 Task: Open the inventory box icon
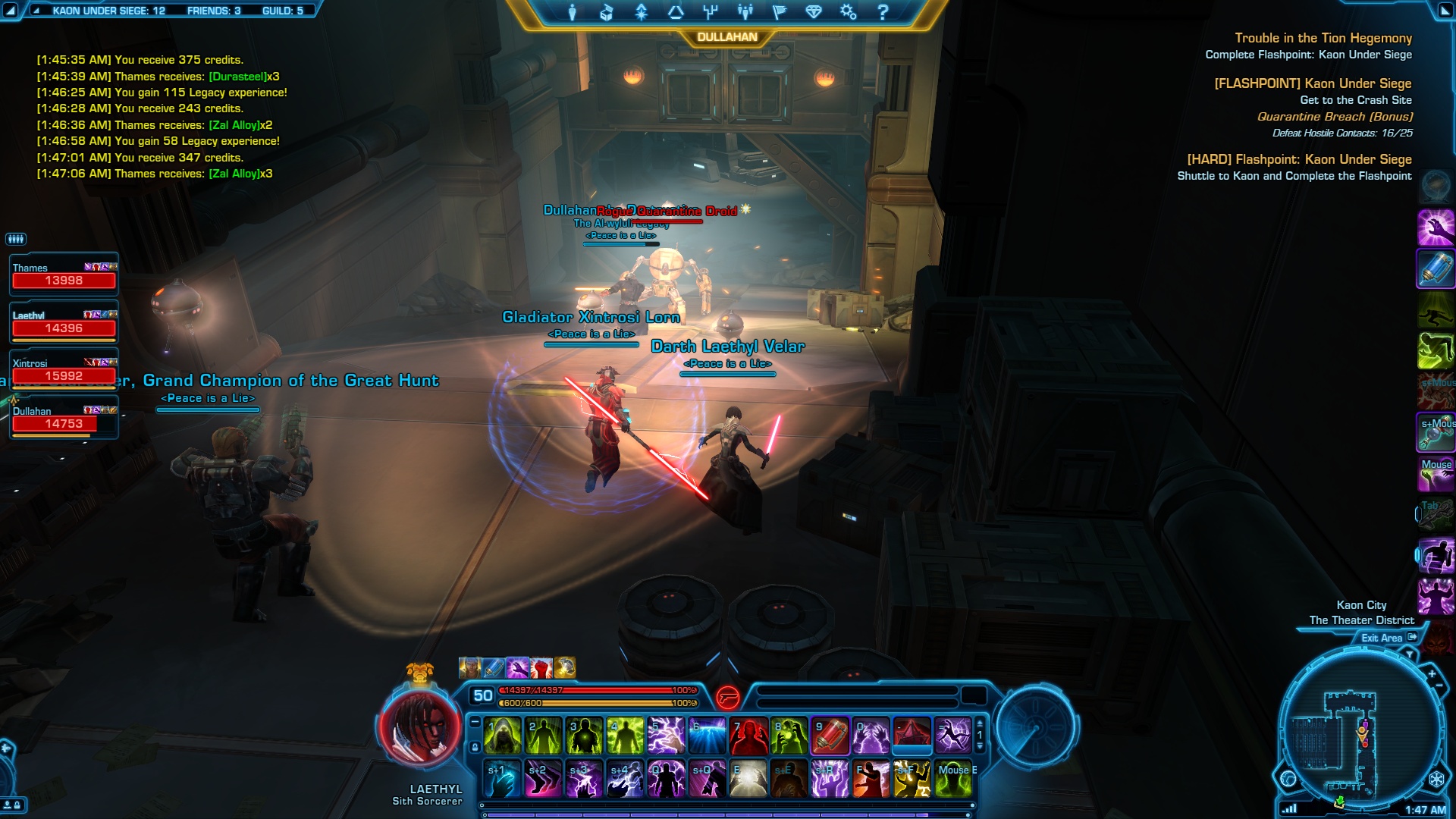pos(606,12)
